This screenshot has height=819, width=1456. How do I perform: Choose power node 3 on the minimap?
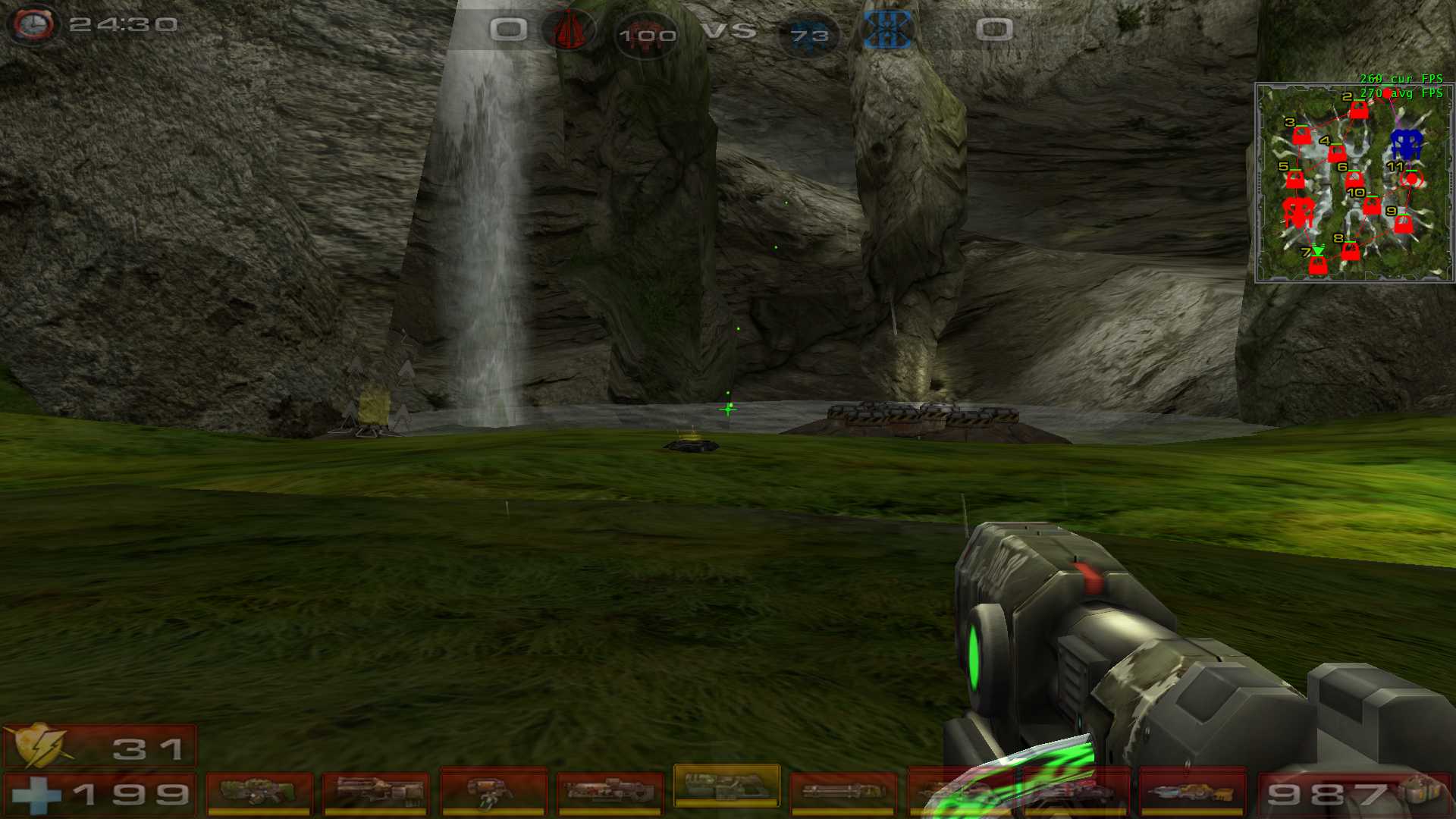coord(1302,136)
